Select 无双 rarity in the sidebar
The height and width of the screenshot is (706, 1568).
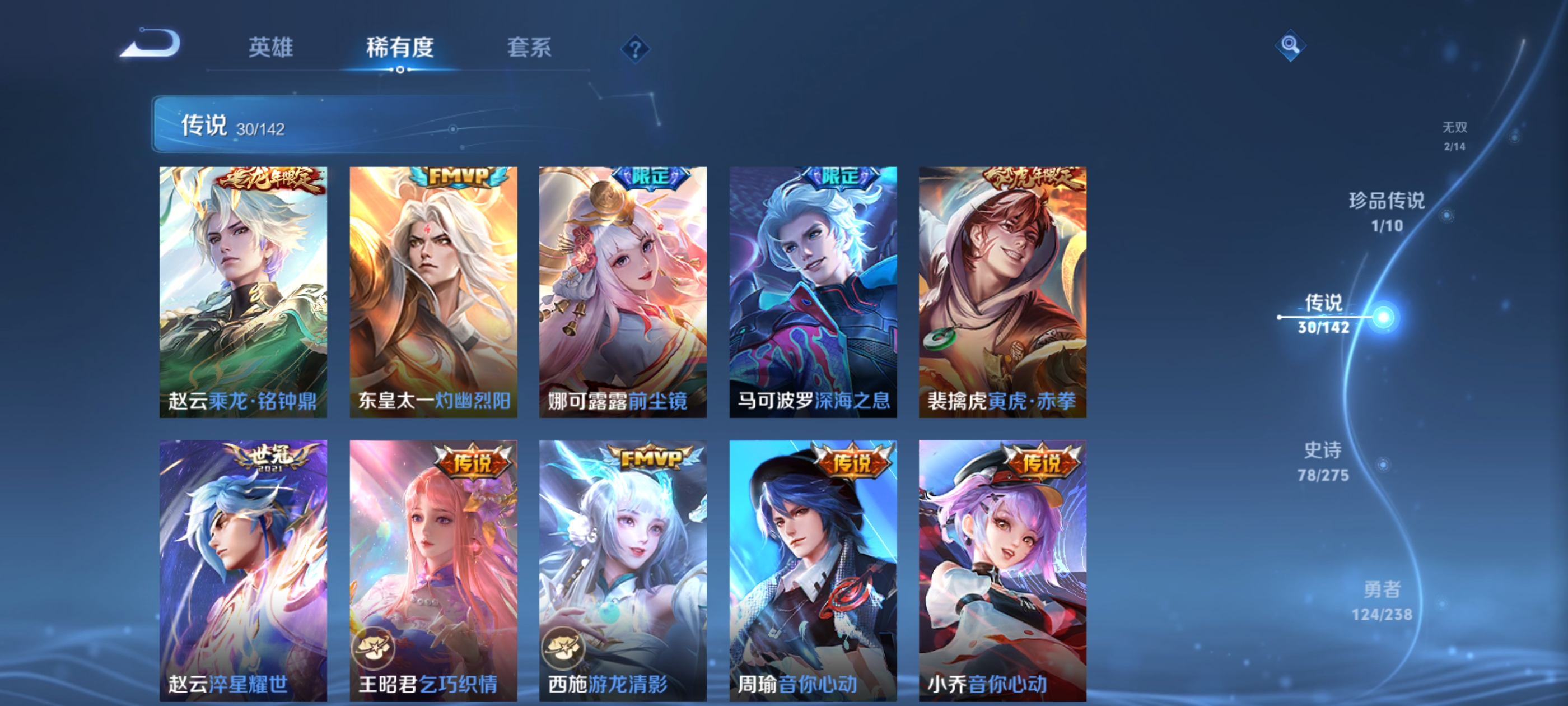point(1455,135)
